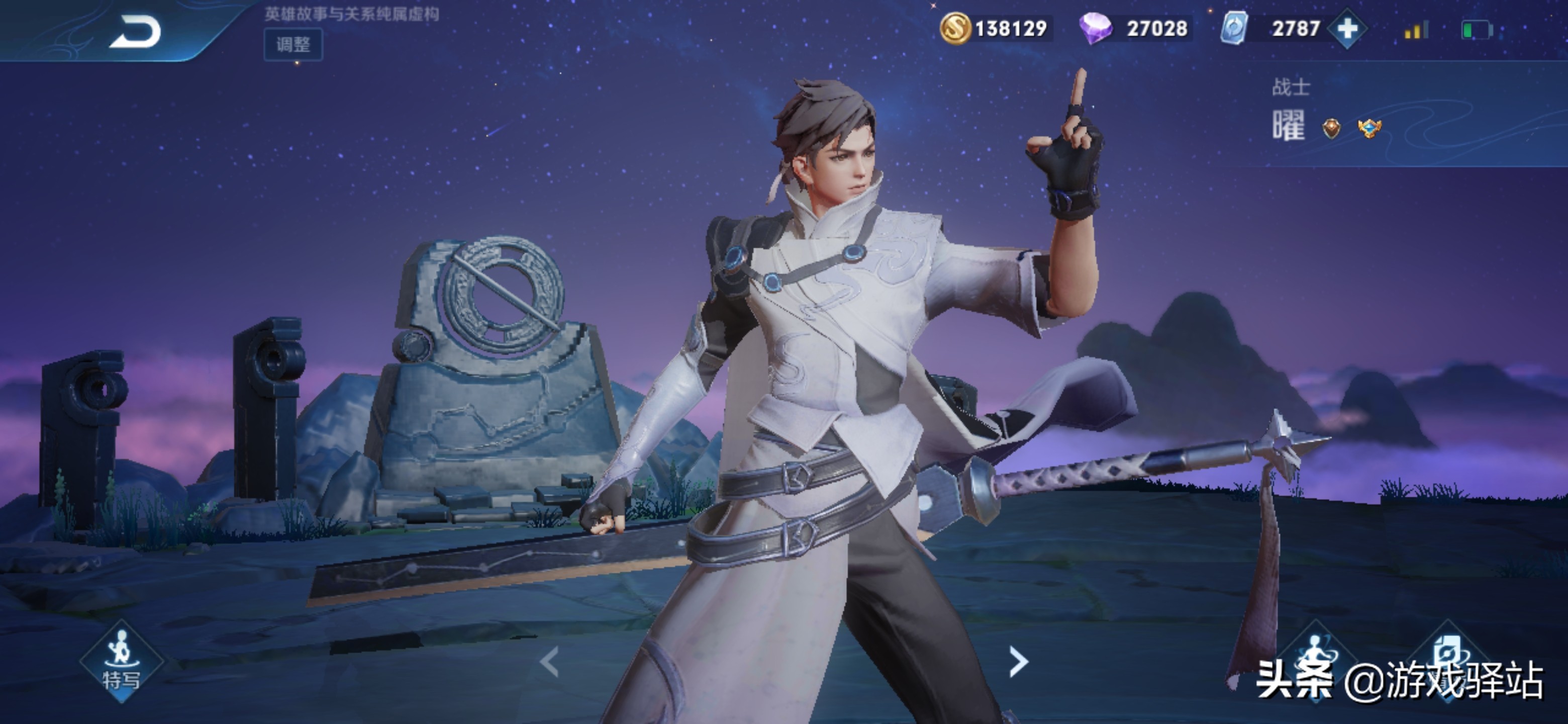Inspect the bronze shield badge beside 曜
This screenshot has width=1568, height=724.
click(x=1331, y=128)
